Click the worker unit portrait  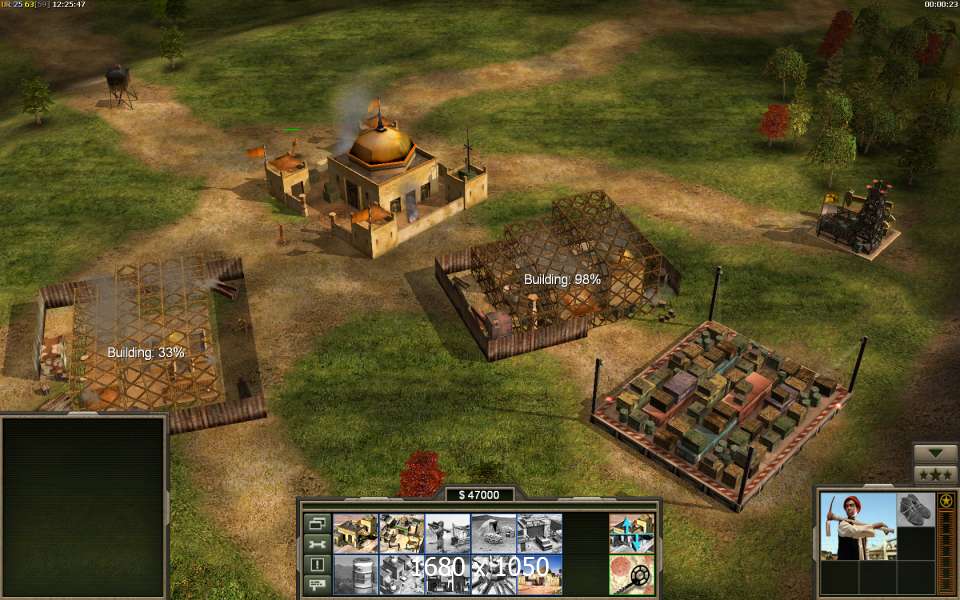(x=857, y=526)
